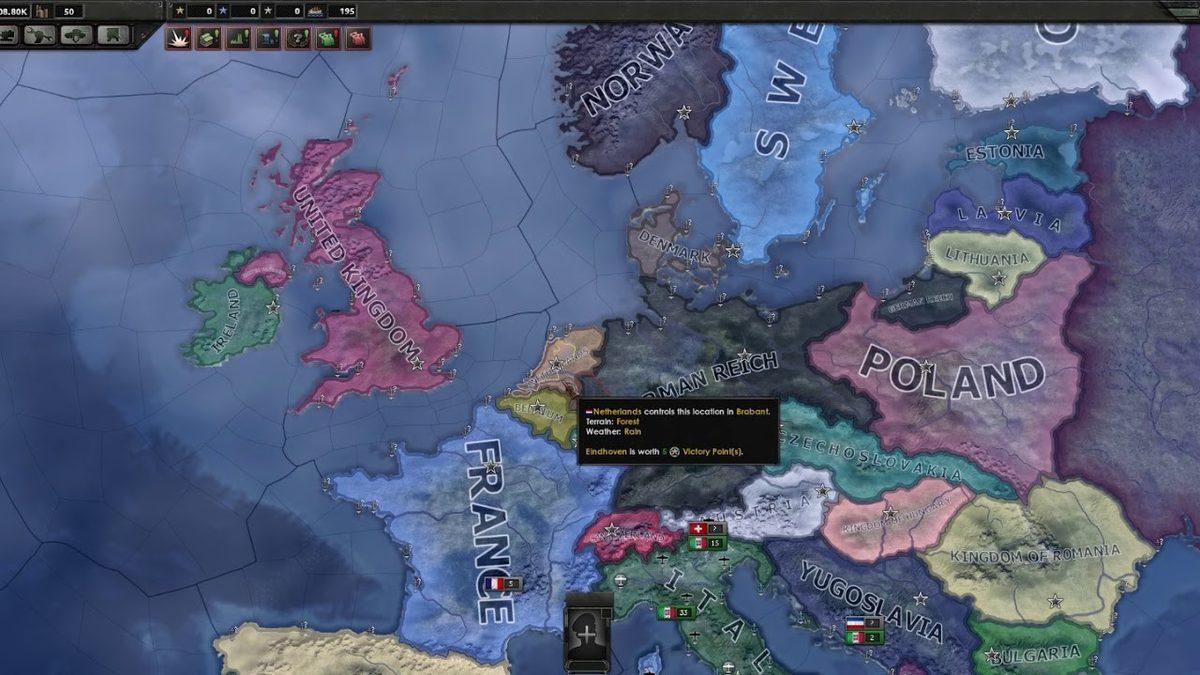Click the Swiss unit counter
Image resolution: width=1200 pixels, height=675 pixels.
click(x=707, y=528)
